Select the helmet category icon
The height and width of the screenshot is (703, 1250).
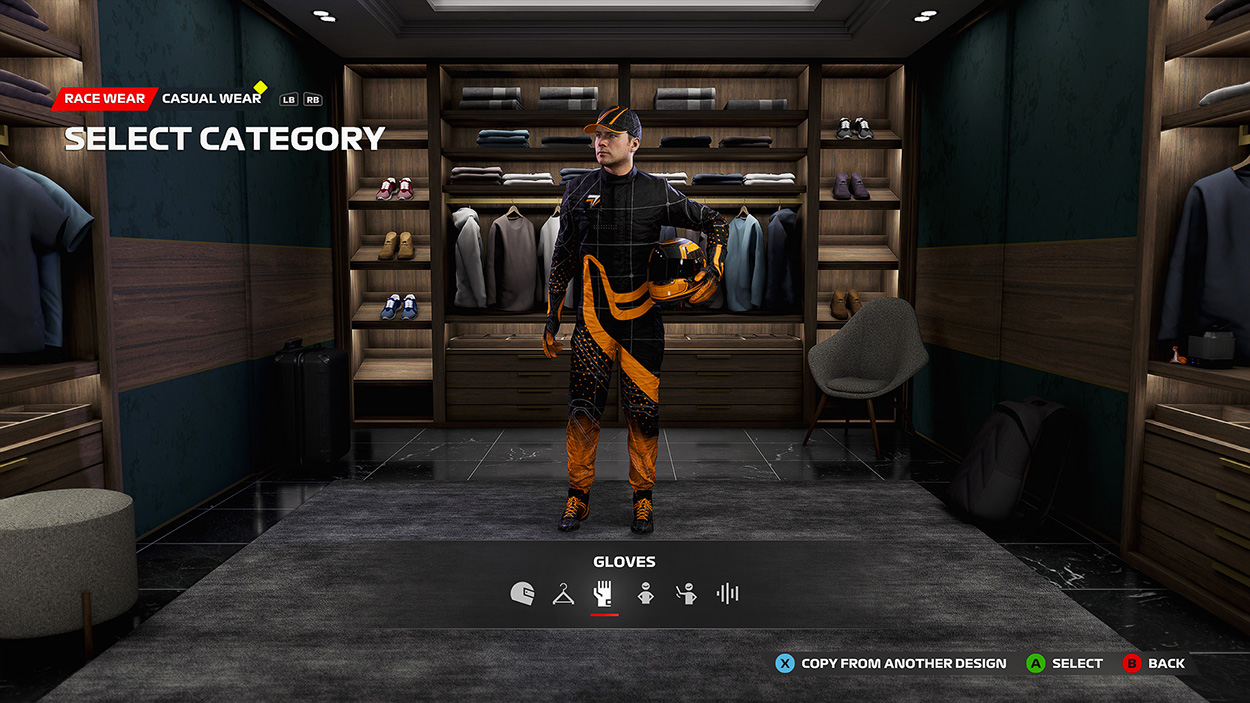click(522, 594)
